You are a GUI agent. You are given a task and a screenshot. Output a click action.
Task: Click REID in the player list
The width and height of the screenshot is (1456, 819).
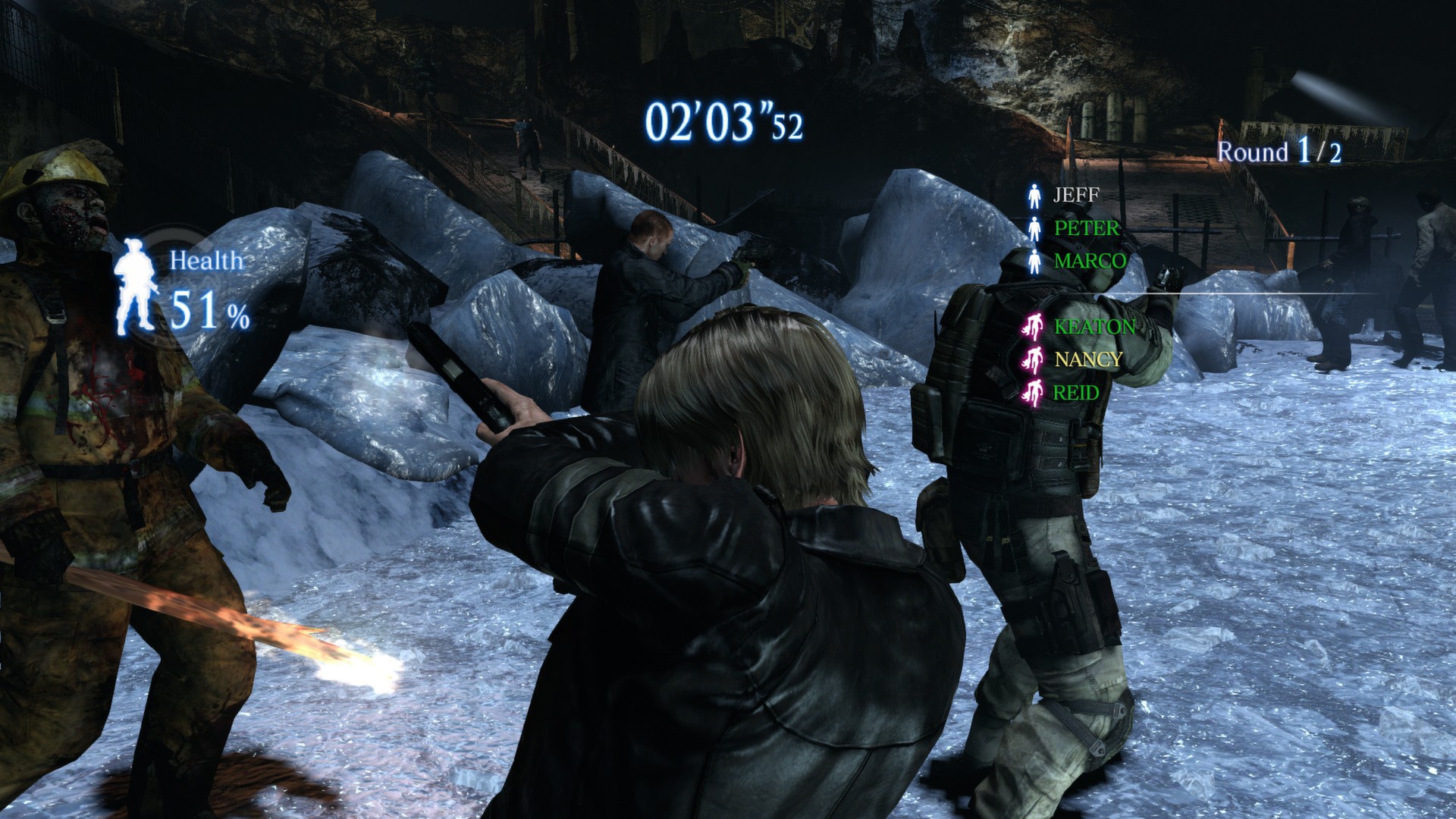[x=1076, y=392]
